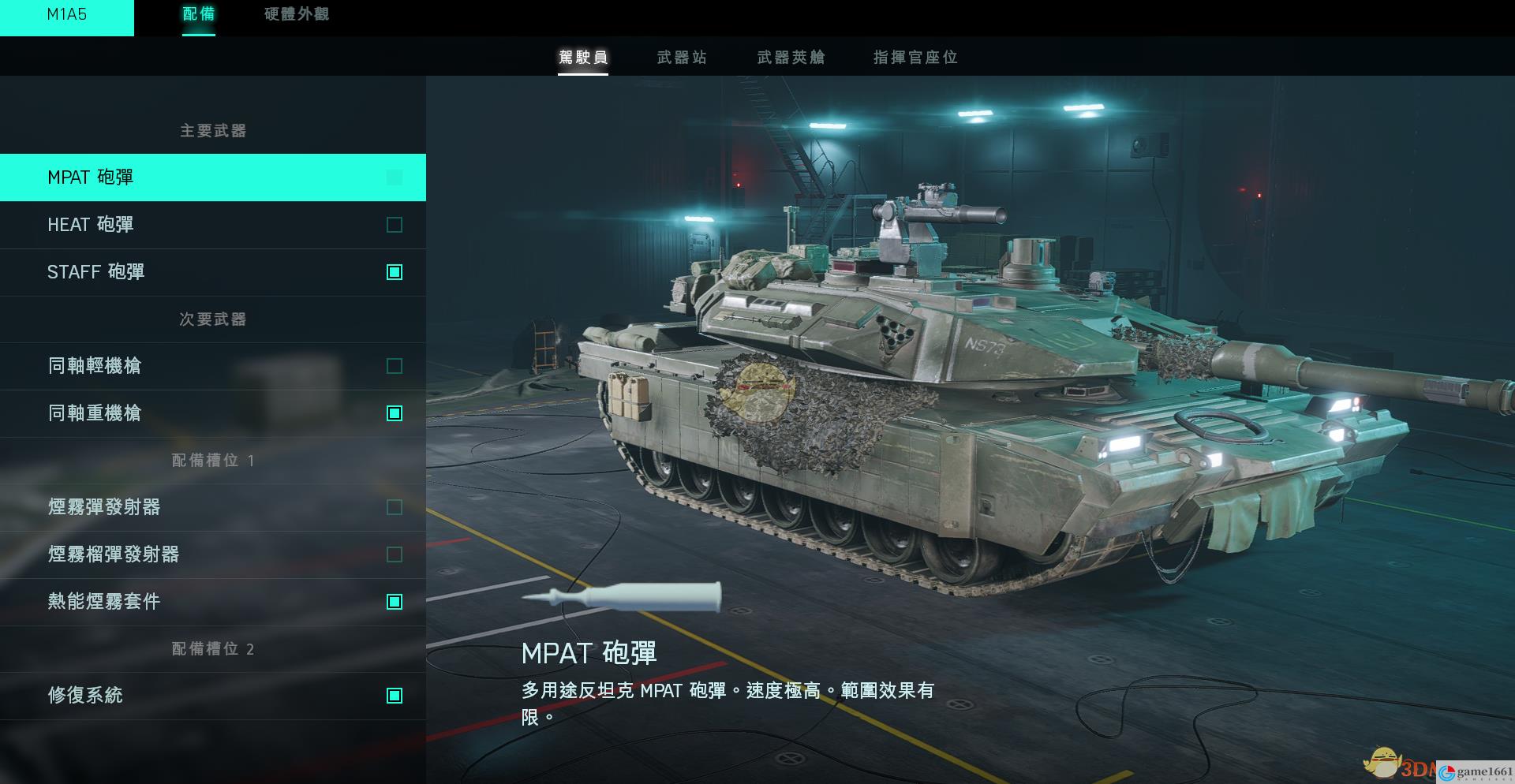Screen dimensions: 1515x784
Task: Select the 修復系統 equipment
Action: 212,696
